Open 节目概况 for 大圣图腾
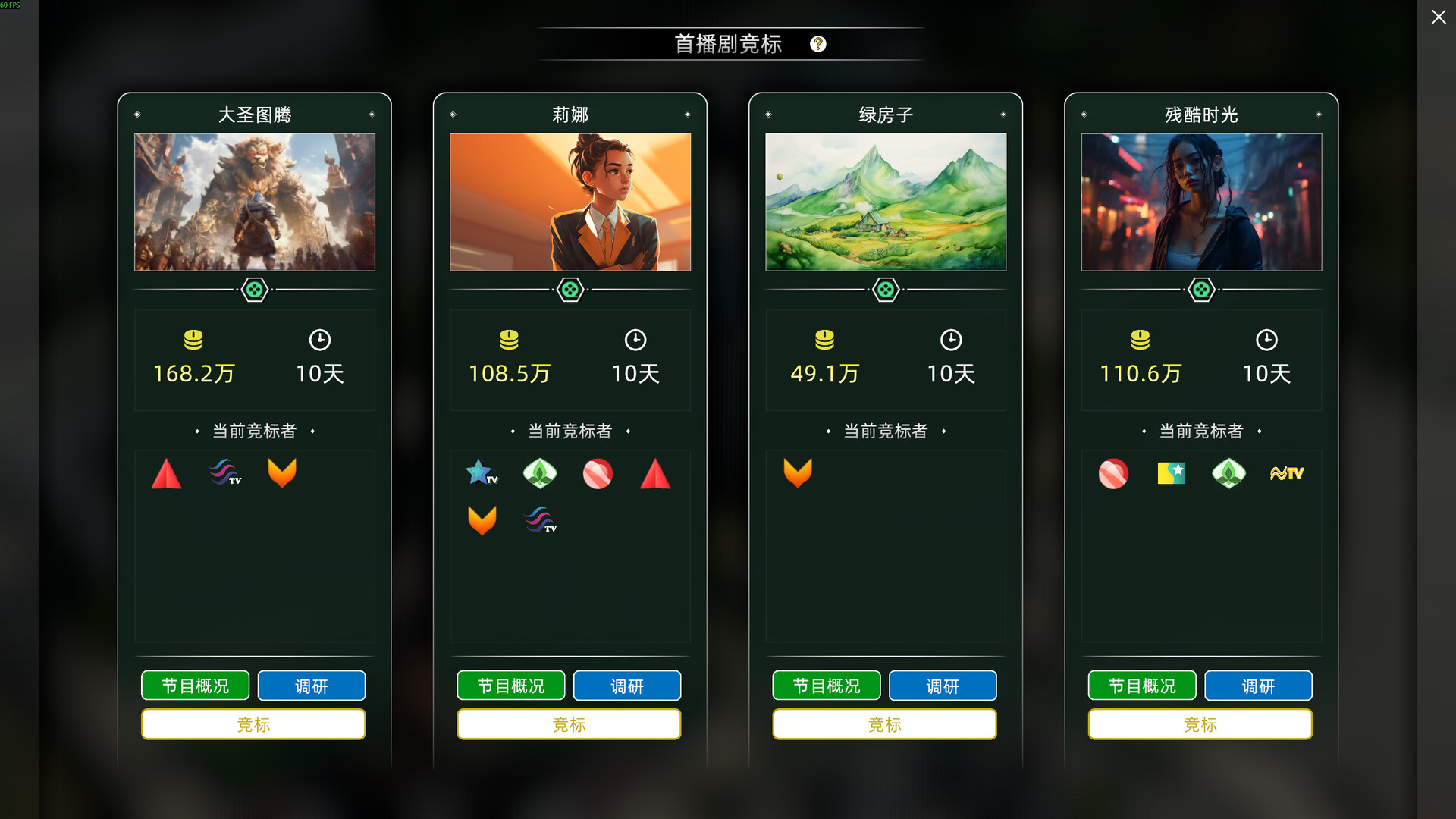 click(x=195, y=685)
